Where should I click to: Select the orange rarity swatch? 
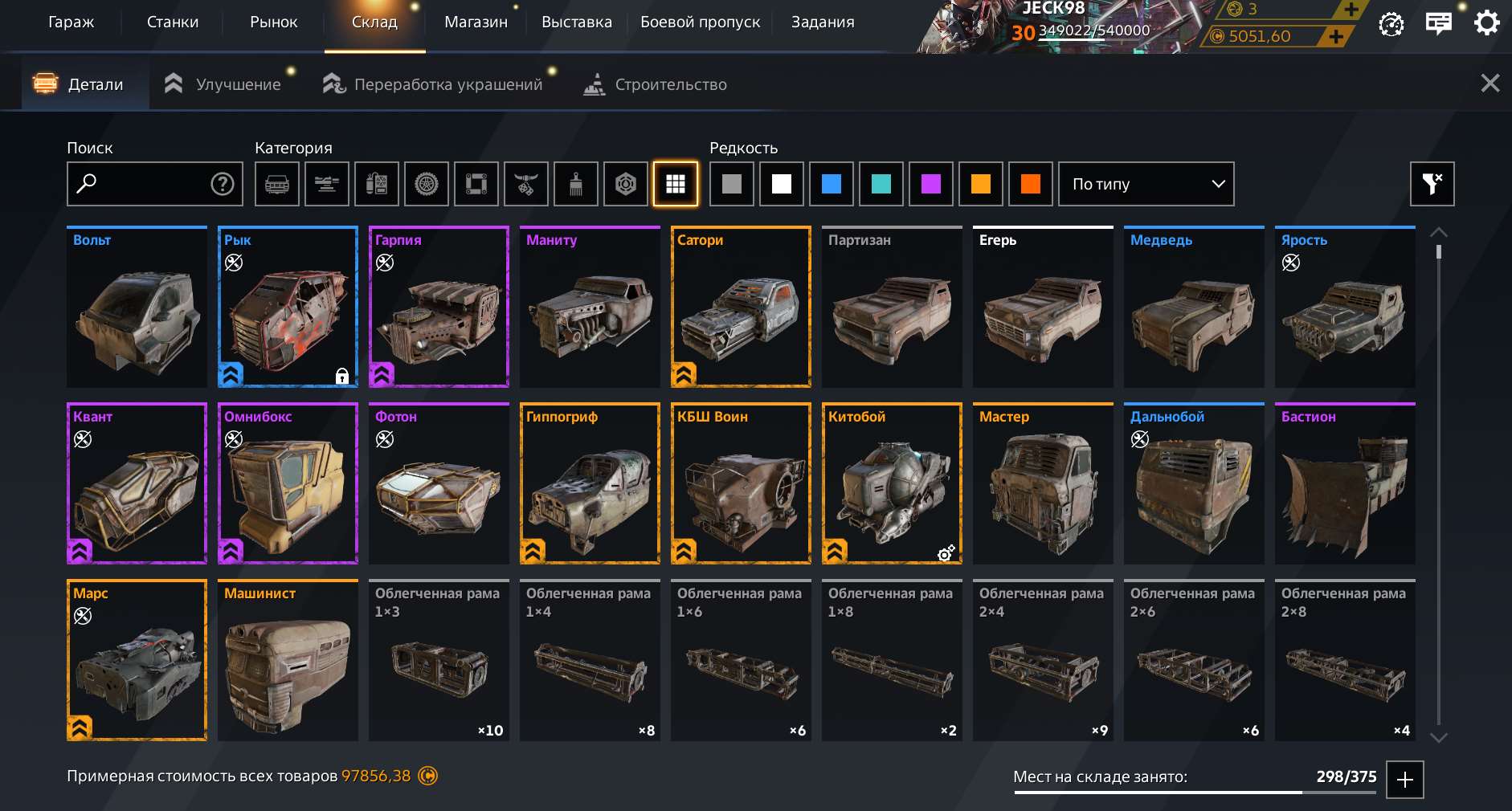982,184
